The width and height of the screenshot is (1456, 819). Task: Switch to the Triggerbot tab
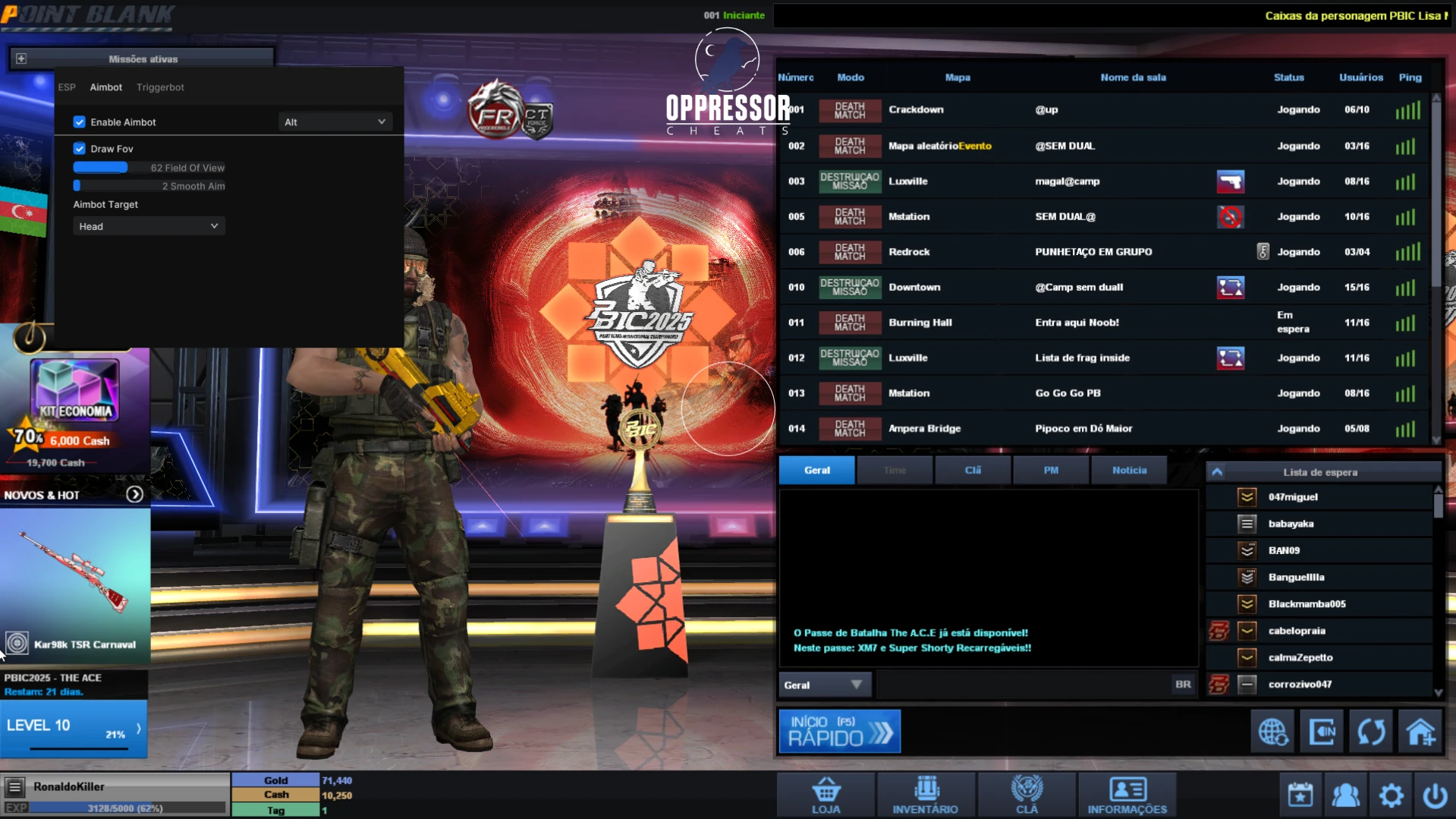coord(160,87)
